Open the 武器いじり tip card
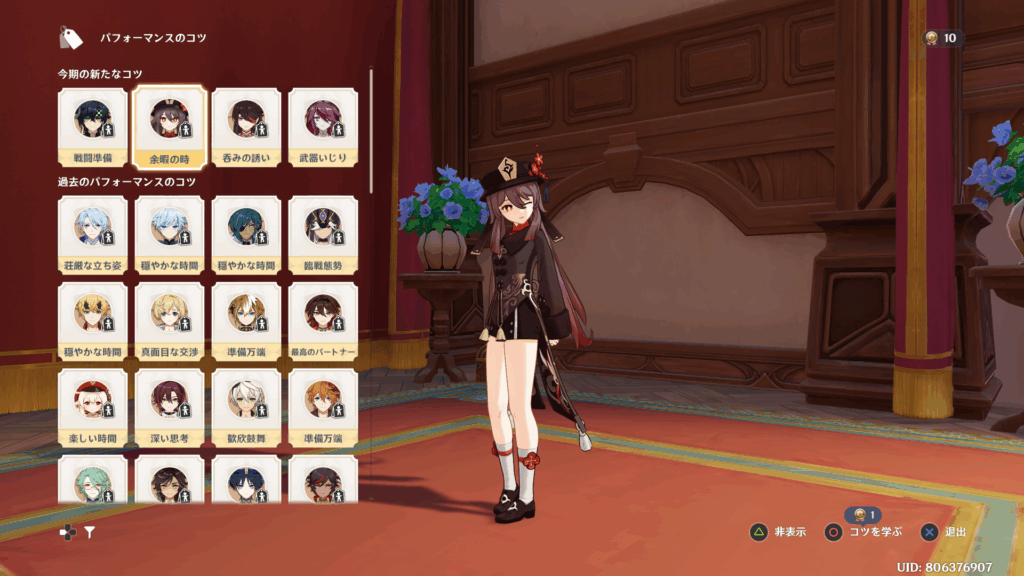The width and height of the screenshot is (1024, 576). 323,127
